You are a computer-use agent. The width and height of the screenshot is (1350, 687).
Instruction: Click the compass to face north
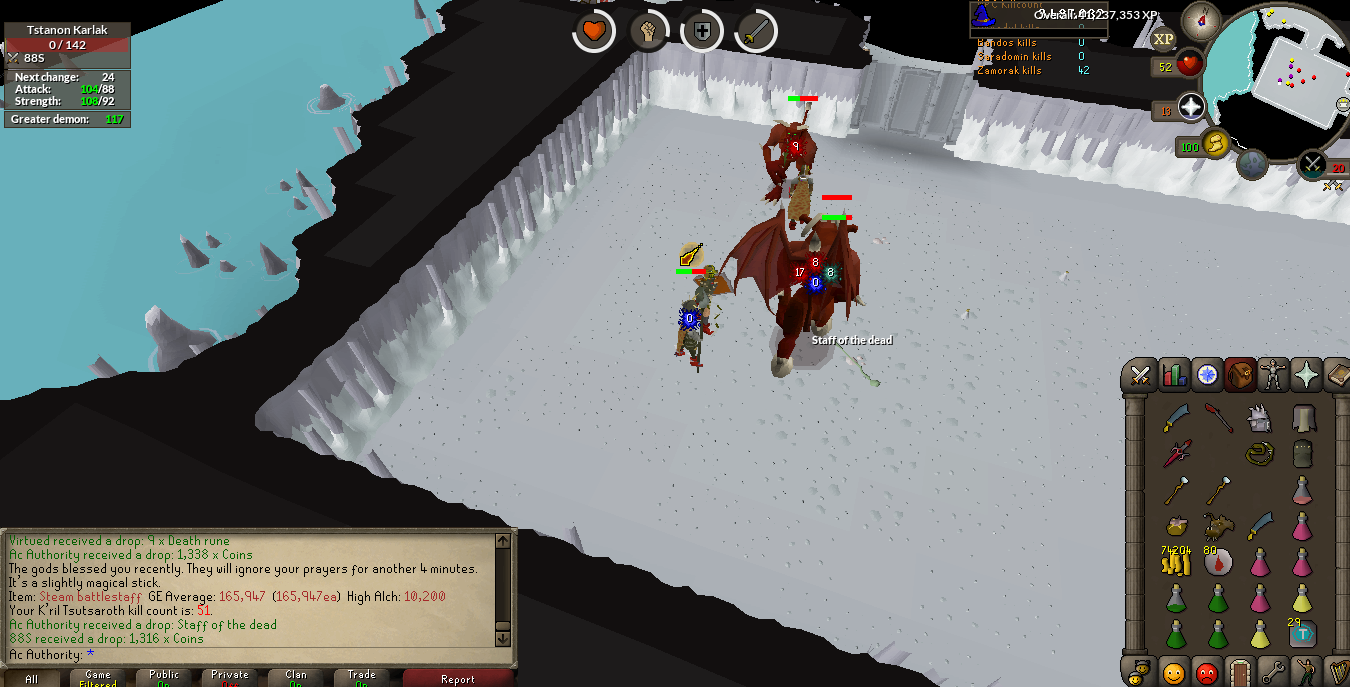(x=1201, y=20)
